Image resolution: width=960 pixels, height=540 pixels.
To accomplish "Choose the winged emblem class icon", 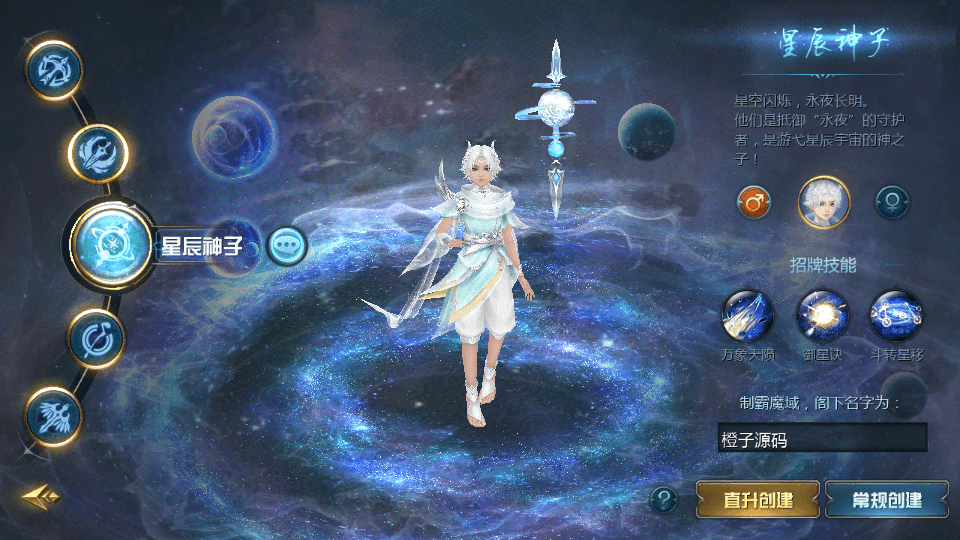I will tap(54, 414).
